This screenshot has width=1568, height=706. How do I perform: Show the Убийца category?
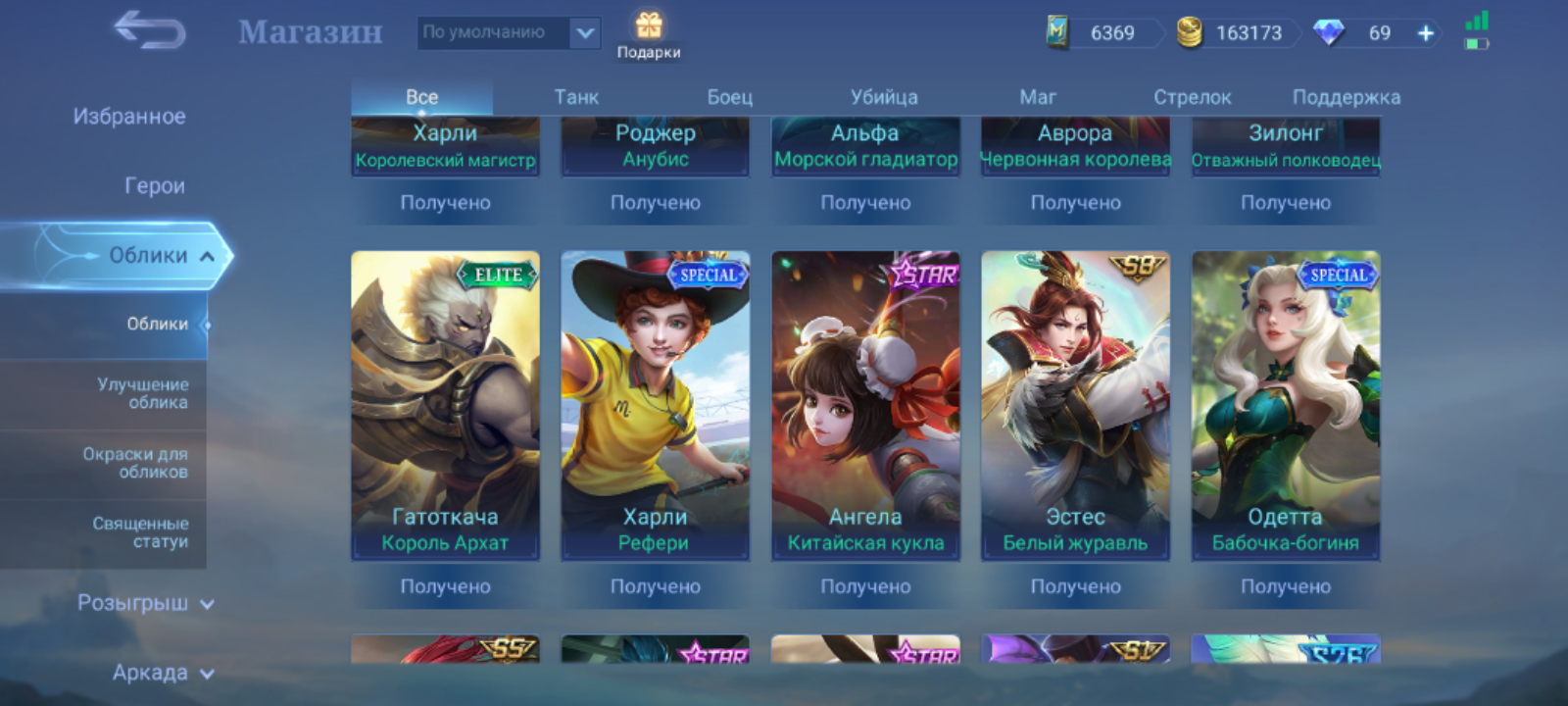tap(884, 97)
